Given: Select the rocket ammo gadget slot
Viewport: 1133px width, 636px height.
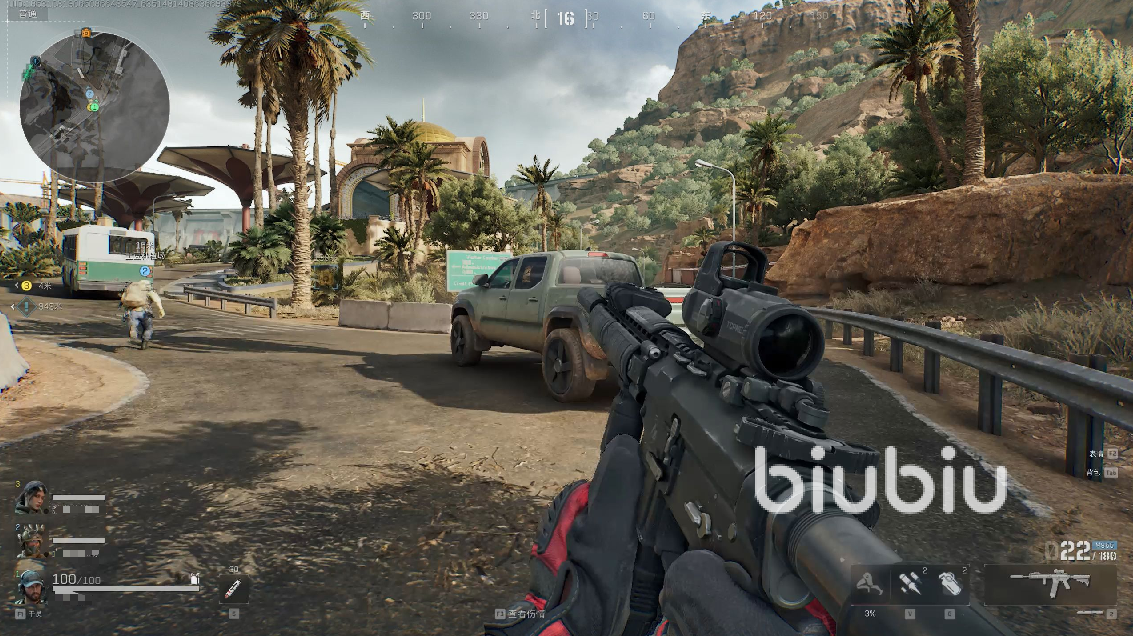Looking at the screenshot, I should tap(909, 583).
